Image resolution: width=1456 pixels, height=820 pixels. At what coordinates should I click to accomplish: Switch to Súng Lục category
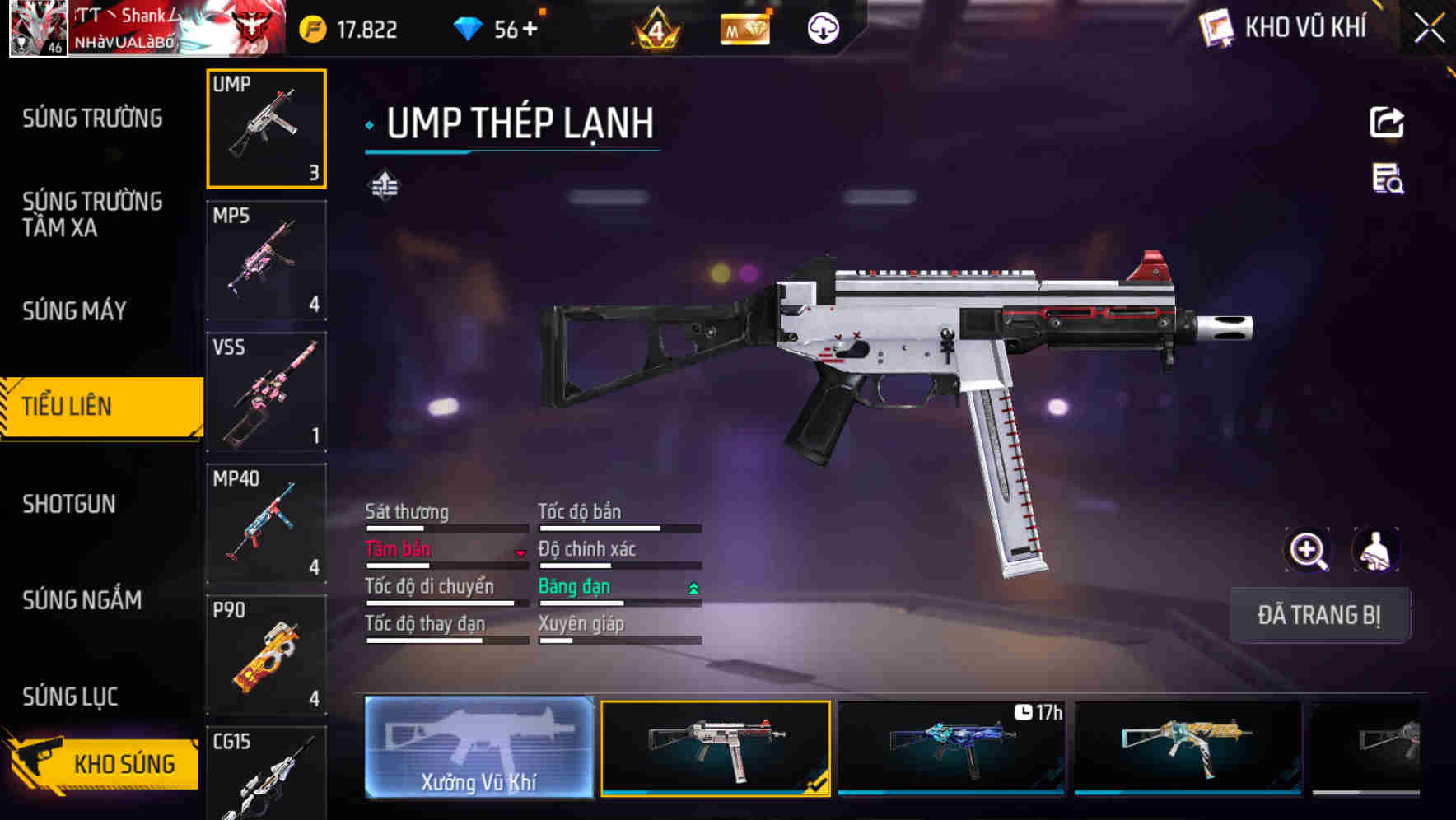(x=70, y=697)
